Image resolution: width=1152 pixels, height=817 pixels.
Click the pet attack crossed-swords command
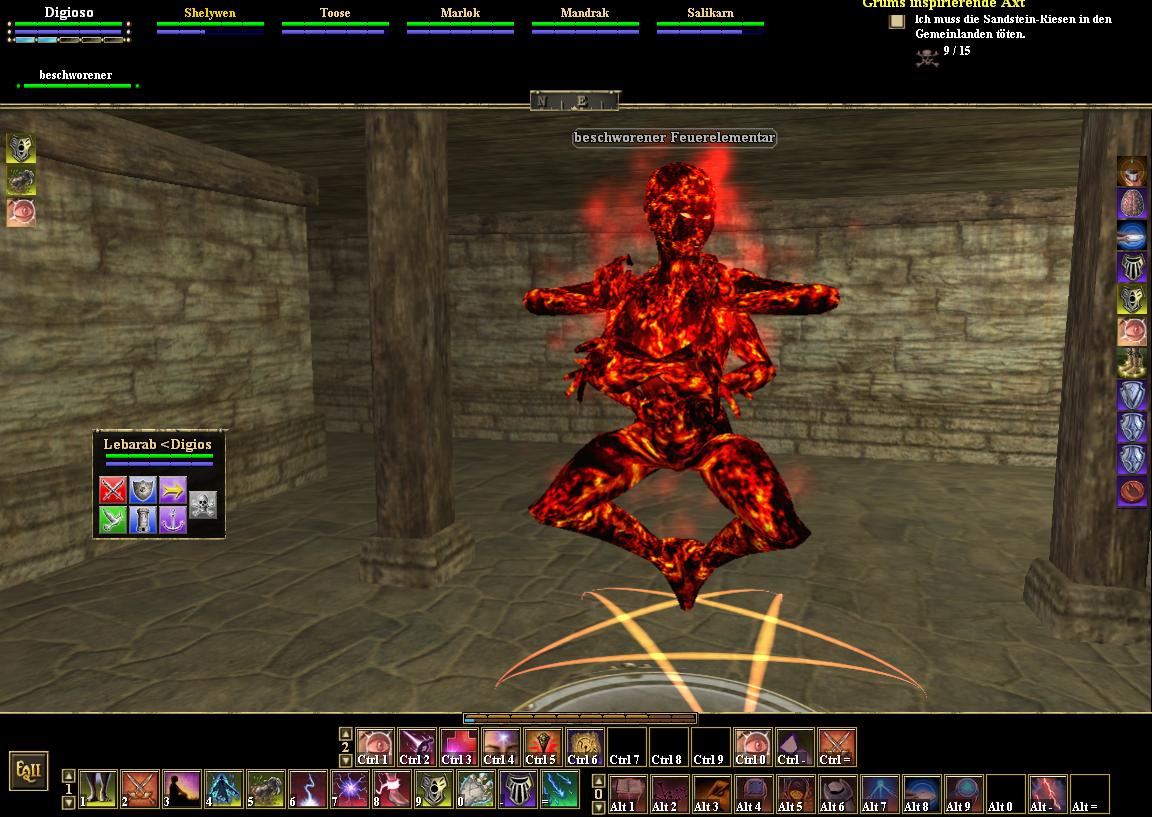pos(113,490)
